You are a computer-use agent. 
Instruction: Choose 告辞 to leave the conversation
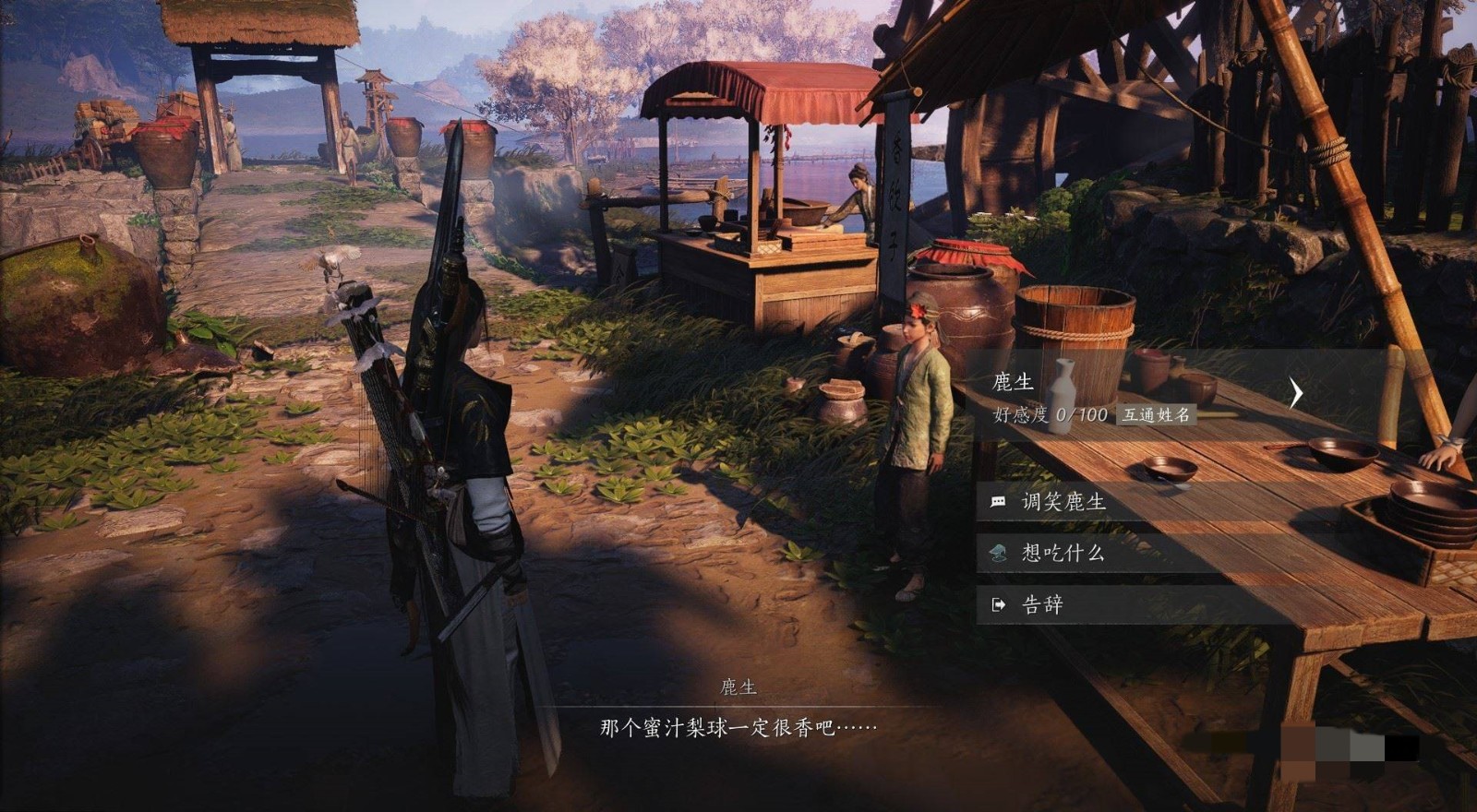[1042, 604]
